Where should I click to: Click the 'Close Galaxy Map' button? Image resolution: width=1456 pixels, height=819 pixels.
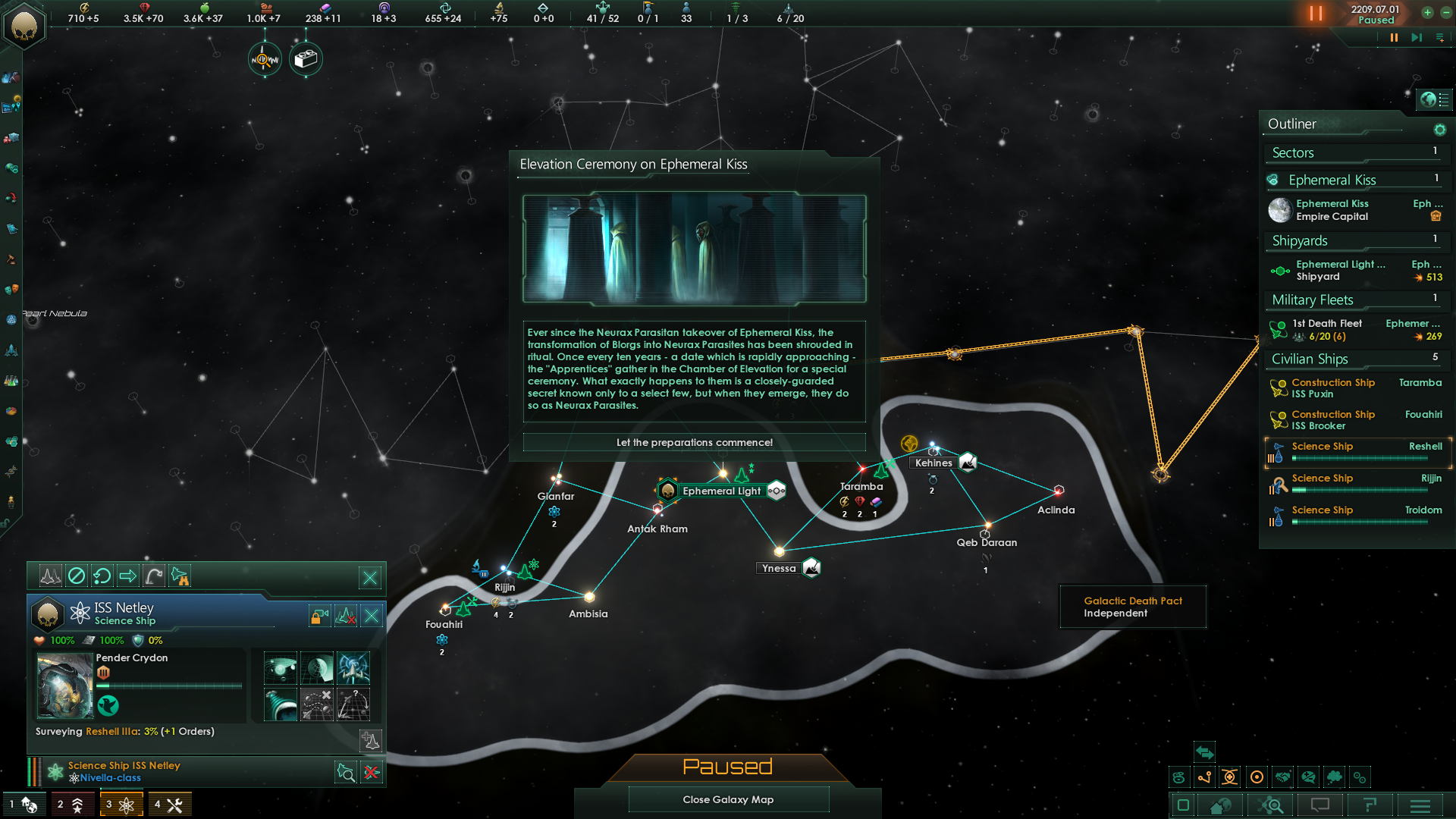[728, 799]
